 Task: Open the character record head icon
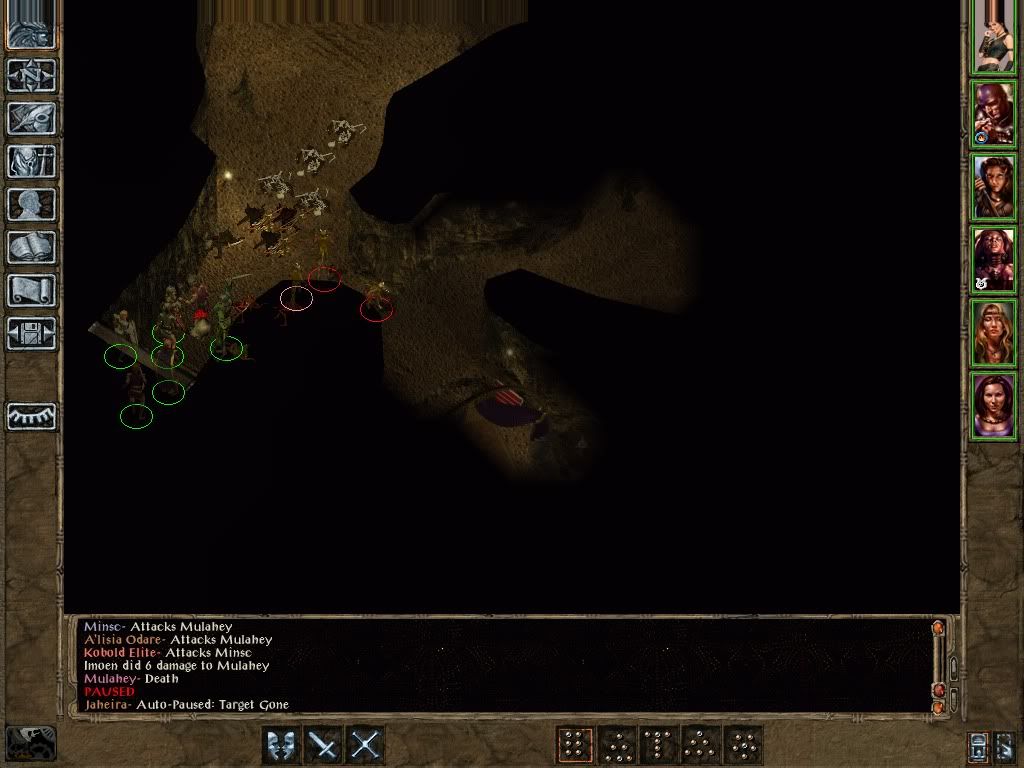coord(32,204)
